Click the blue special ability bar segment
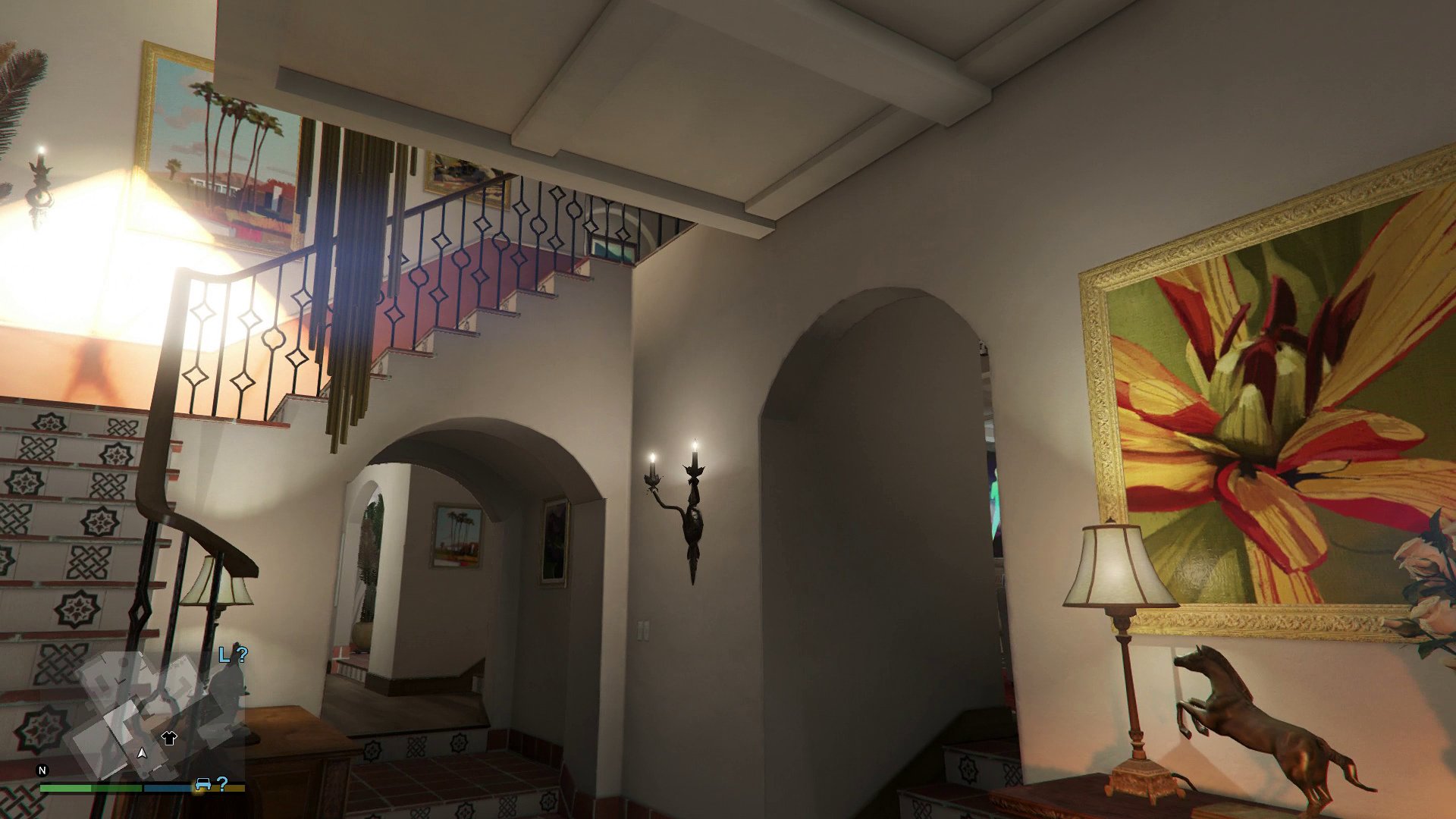This screenshot has height=819, width=1456. tap(168, 787)
